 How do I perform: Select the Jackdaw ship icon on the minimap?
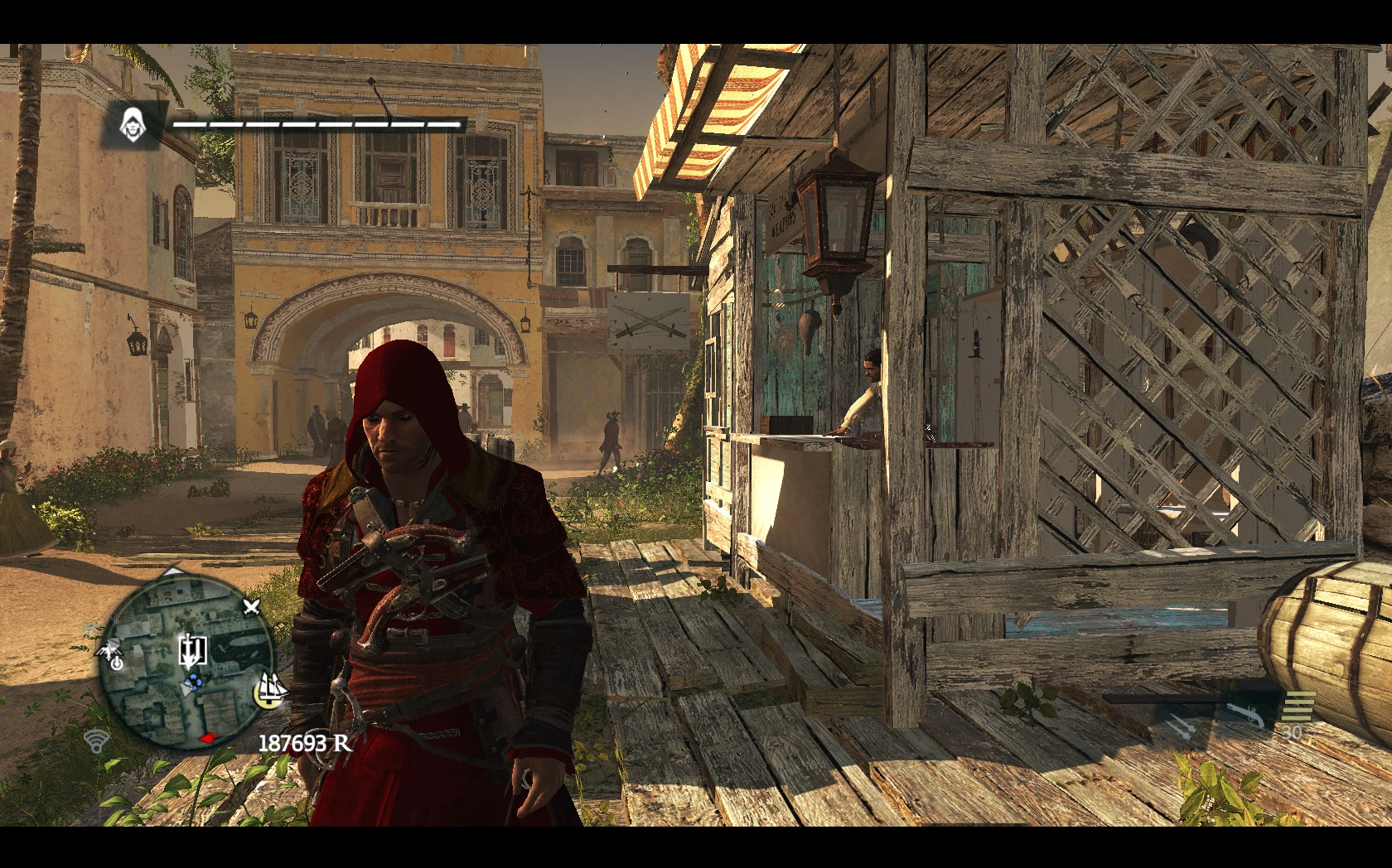(271, 691)
